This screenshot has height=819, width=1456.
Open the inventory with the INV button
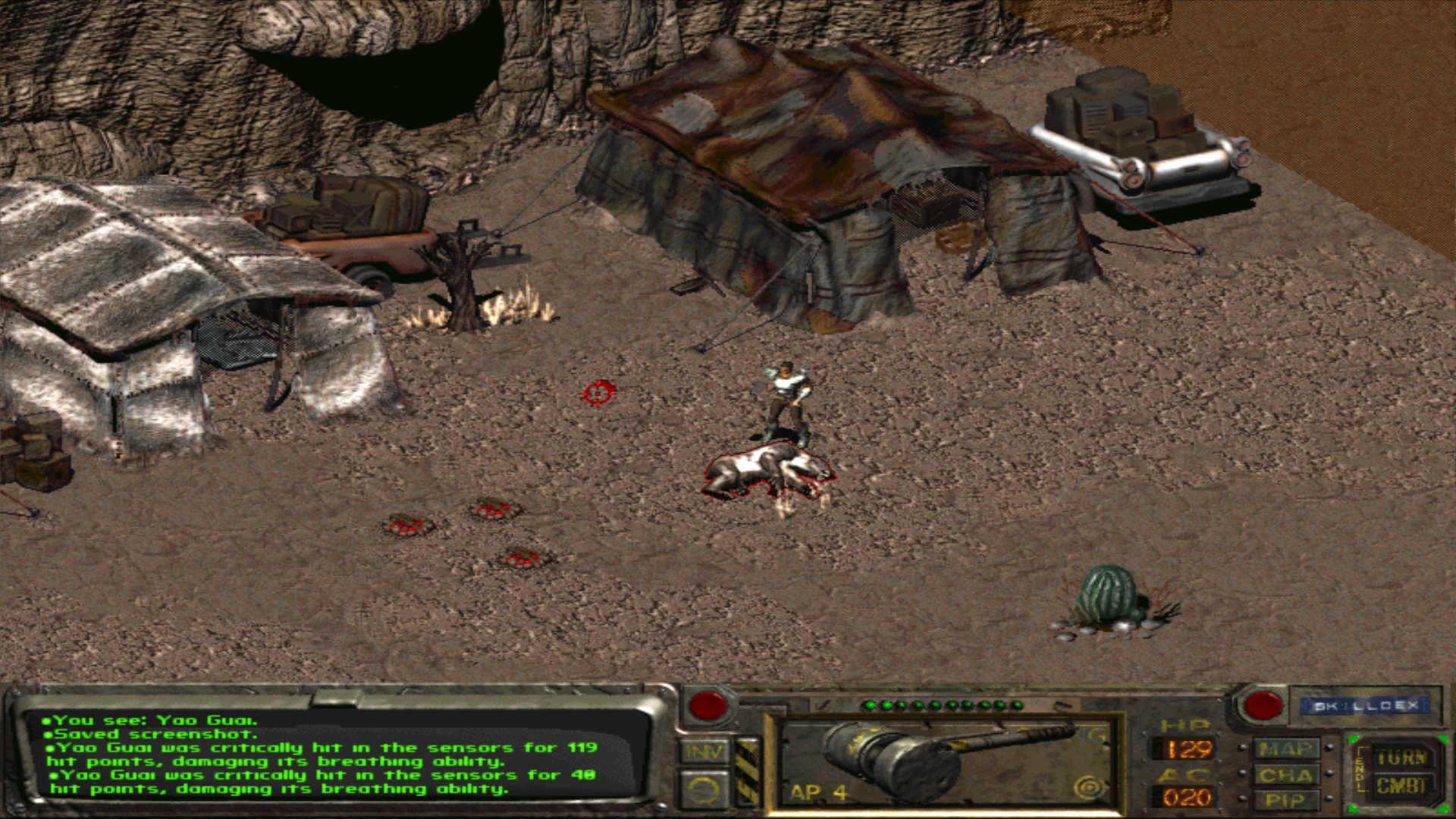(703, 752)
